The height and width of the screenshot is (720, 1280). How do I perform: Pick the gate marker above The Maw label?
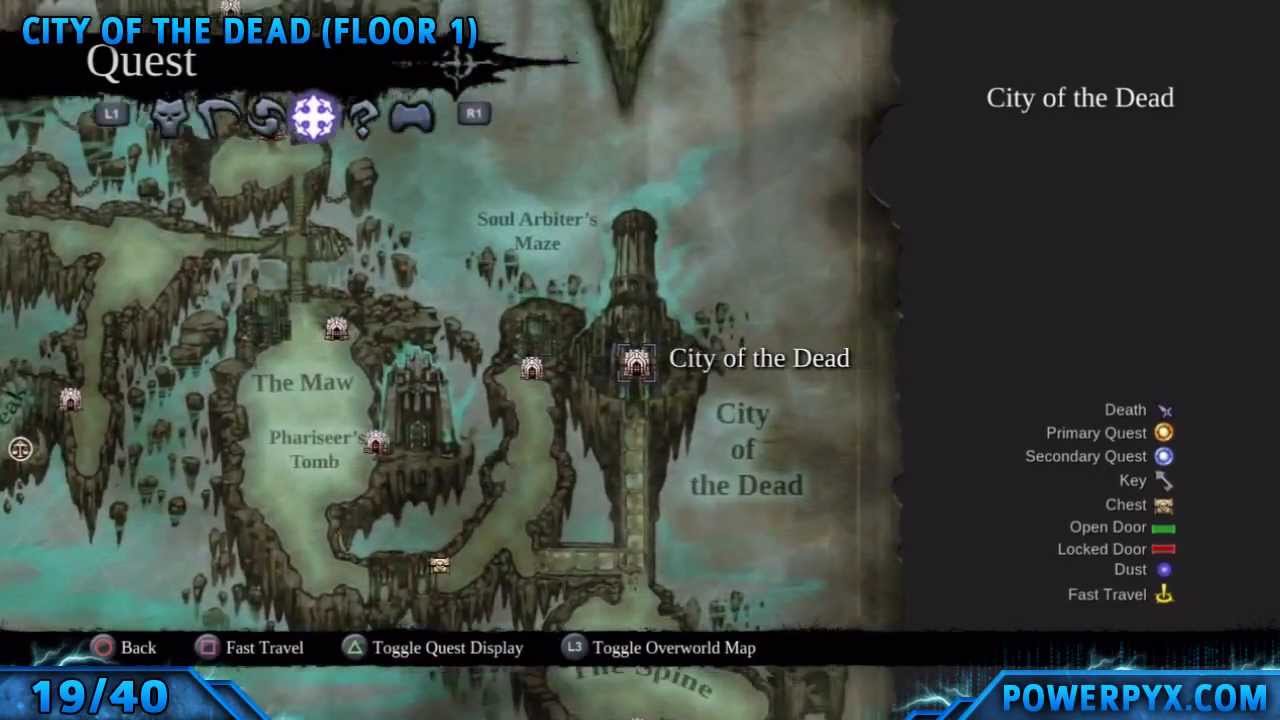click(x=336, y=328)
